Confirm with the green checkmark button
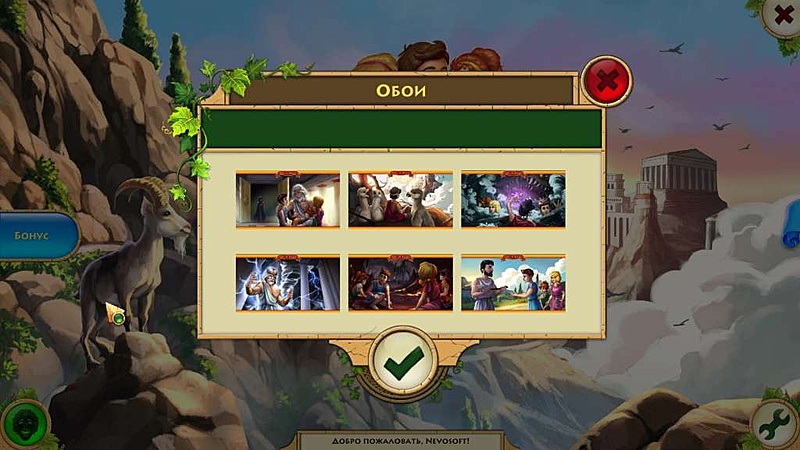This screenshot has height=450, width=800. 402,361
